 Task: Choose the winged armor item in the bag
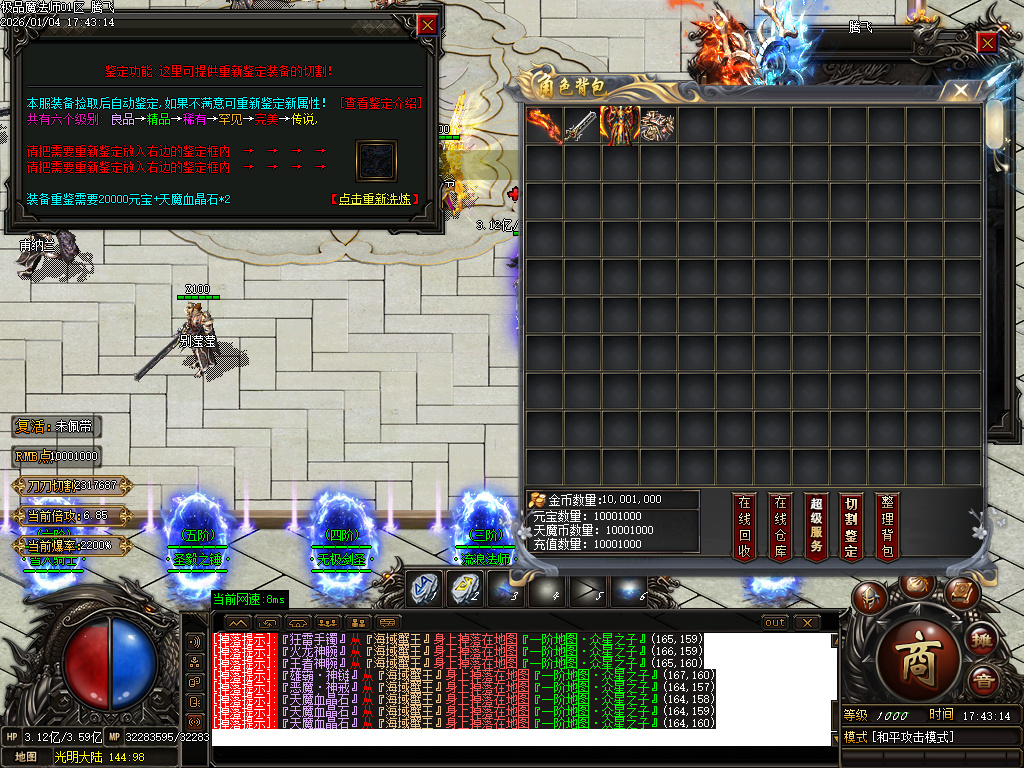pyautogui.click(x=620, y=125)
